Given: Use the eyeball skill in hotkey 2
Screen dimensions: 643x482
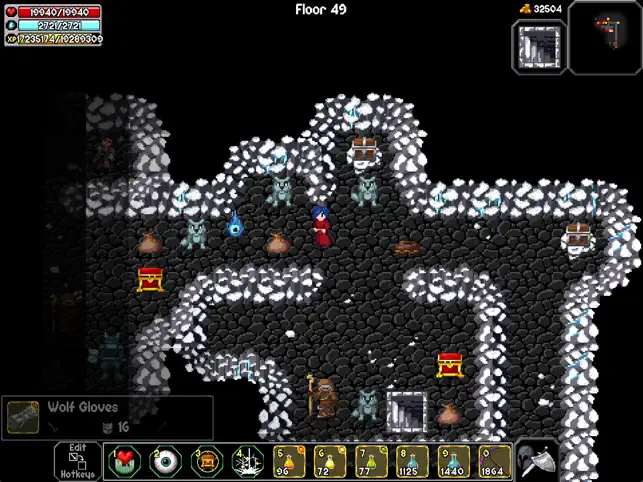Looking at the screenshot, I should pyautogui.click(x=165, y=462).
